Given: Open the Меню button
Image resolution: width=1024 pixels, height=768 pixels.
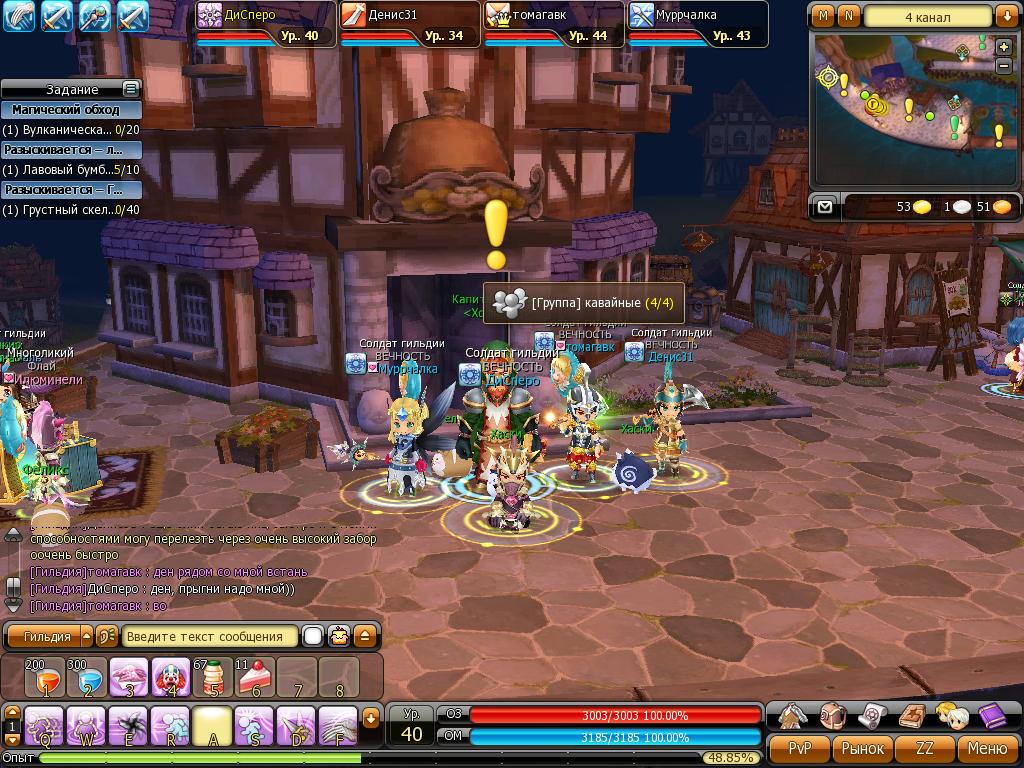Looking at the screenshot, I should pyautogui.click(x=987, y=748).
